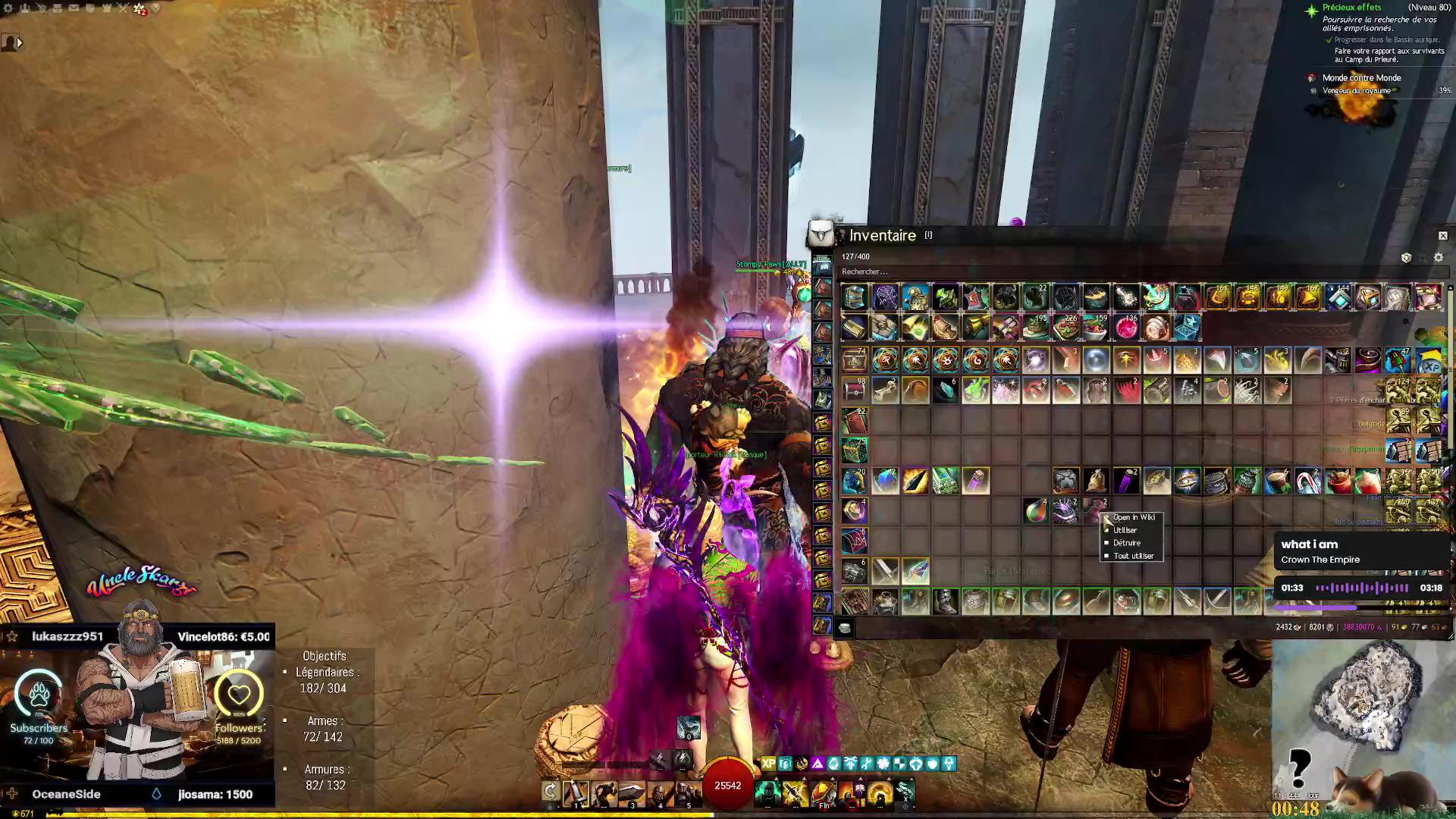Screen dimensions: 1456x819
Task: Open the inventory gear options
Action: coord(1438,258)
